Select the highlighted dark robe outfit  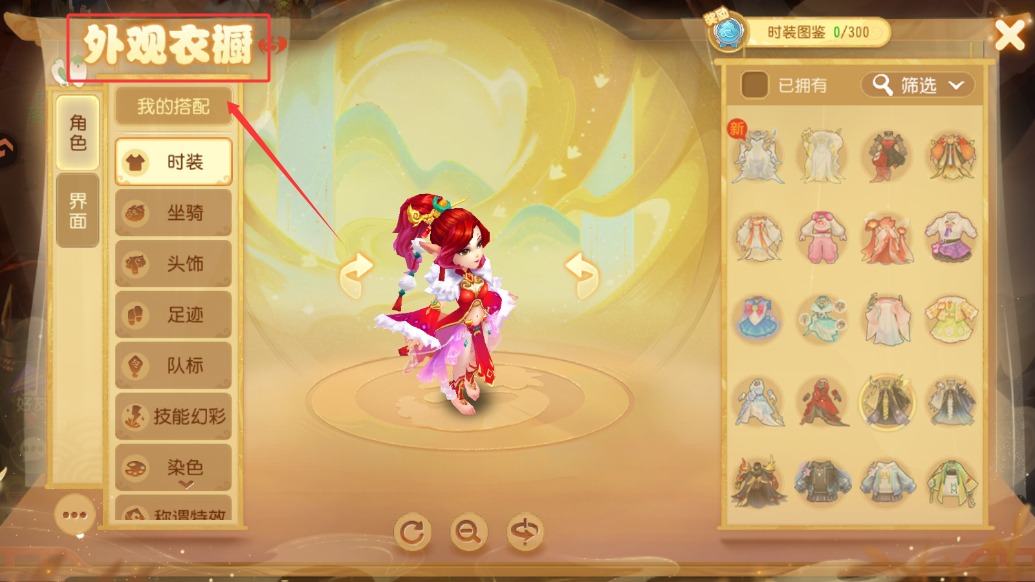pyautogui.click(x=886, y=402)
